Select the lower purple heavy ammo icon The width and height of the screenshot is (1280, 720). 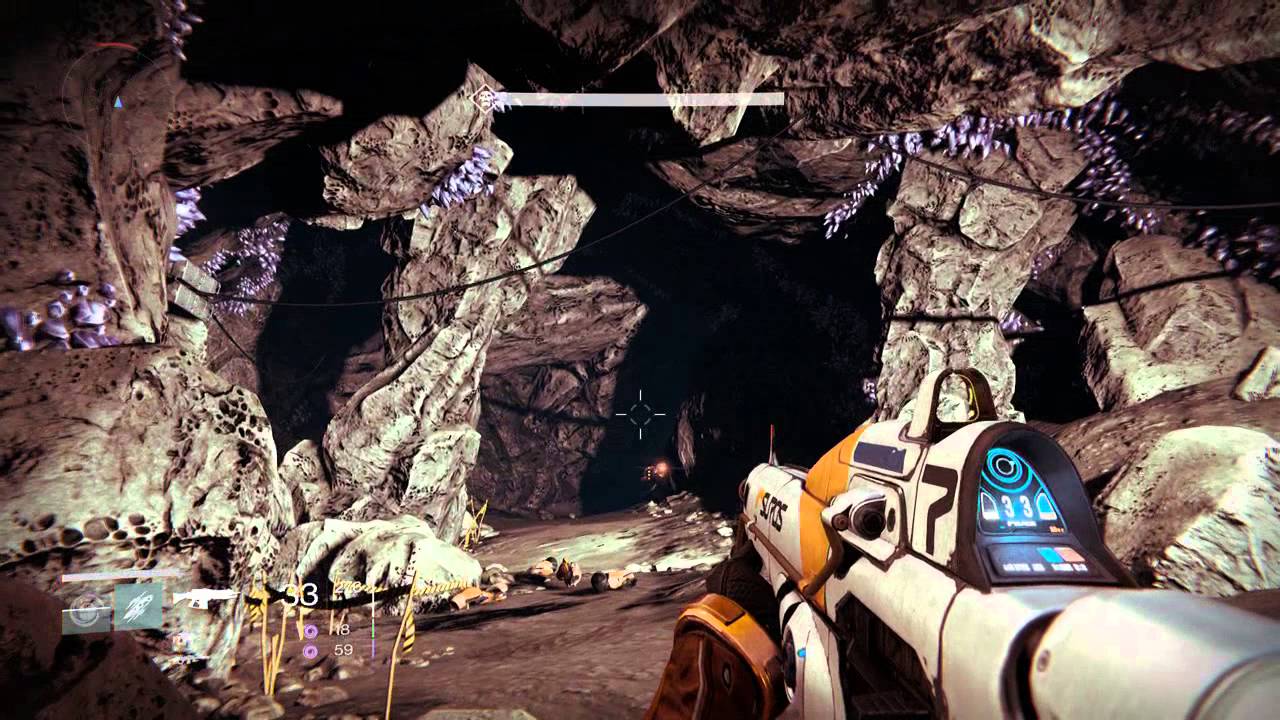point(310,650)
